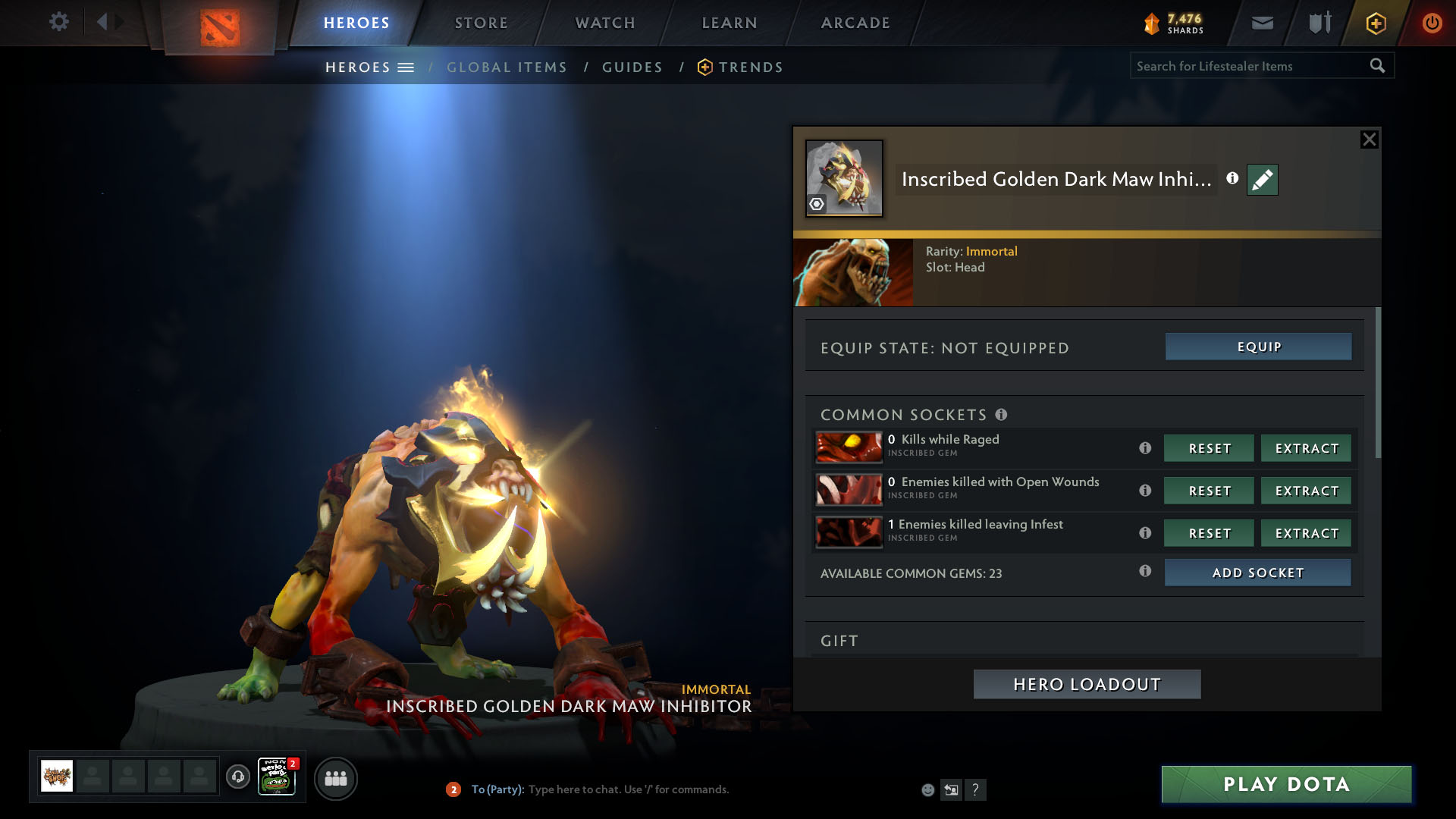Show the Guides section
The image size is (1456, 819).
tap(632, 67)
